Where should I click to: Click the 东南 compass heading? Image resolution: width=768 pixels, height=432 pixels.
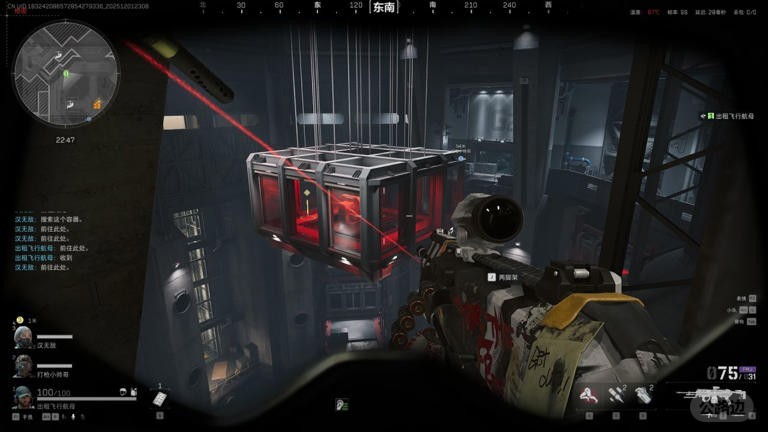[383, 7]
